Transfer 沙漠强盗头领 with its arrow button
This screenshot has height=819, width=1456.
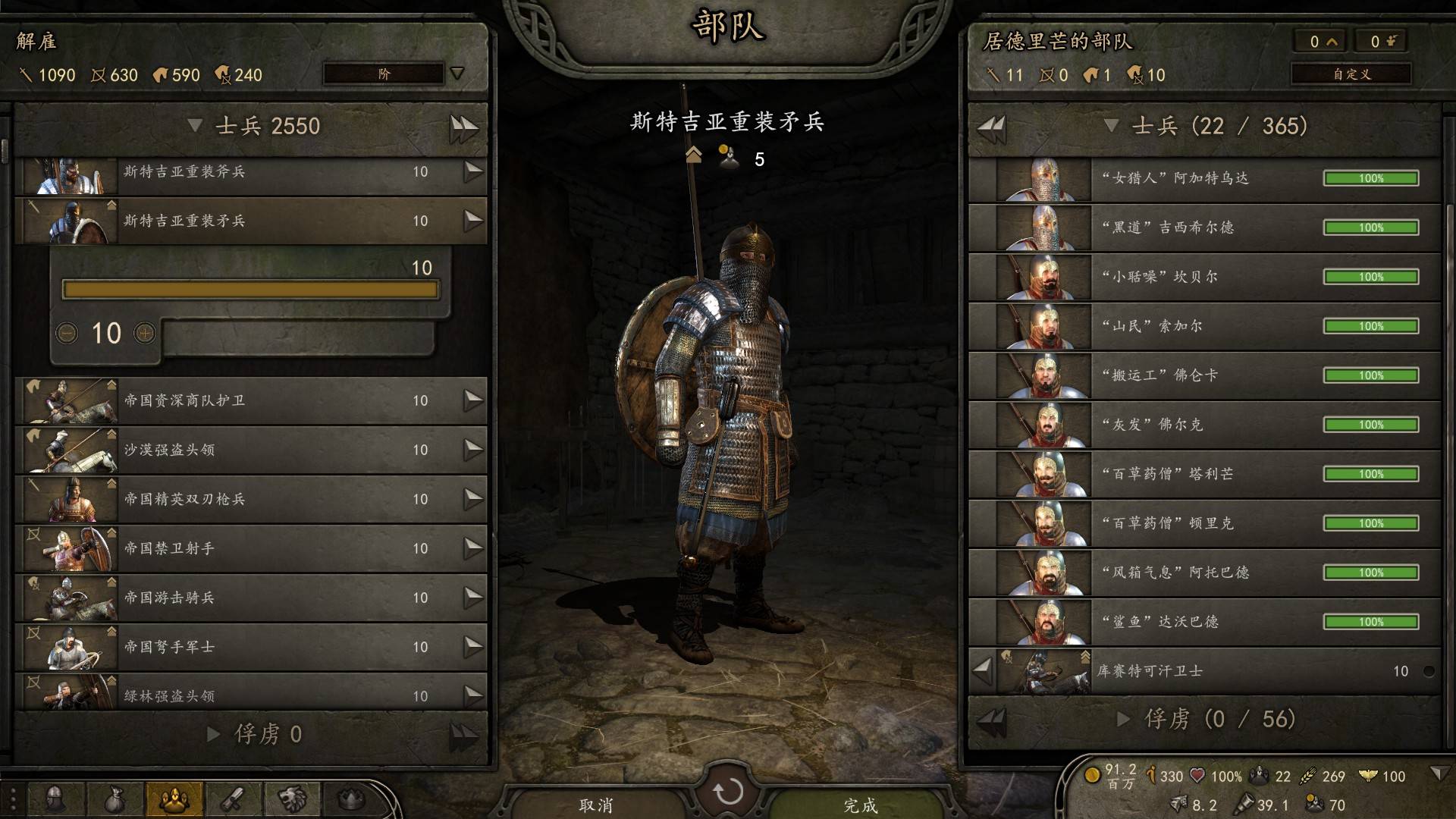tap(473, 450)
